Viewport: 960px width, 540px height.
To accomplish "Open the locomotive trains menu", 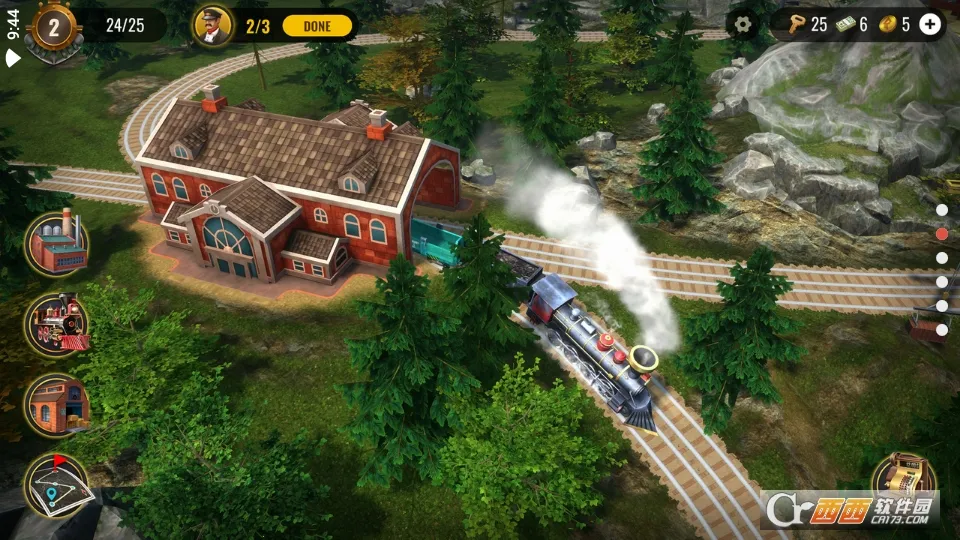I will click(x=57, y=324).
